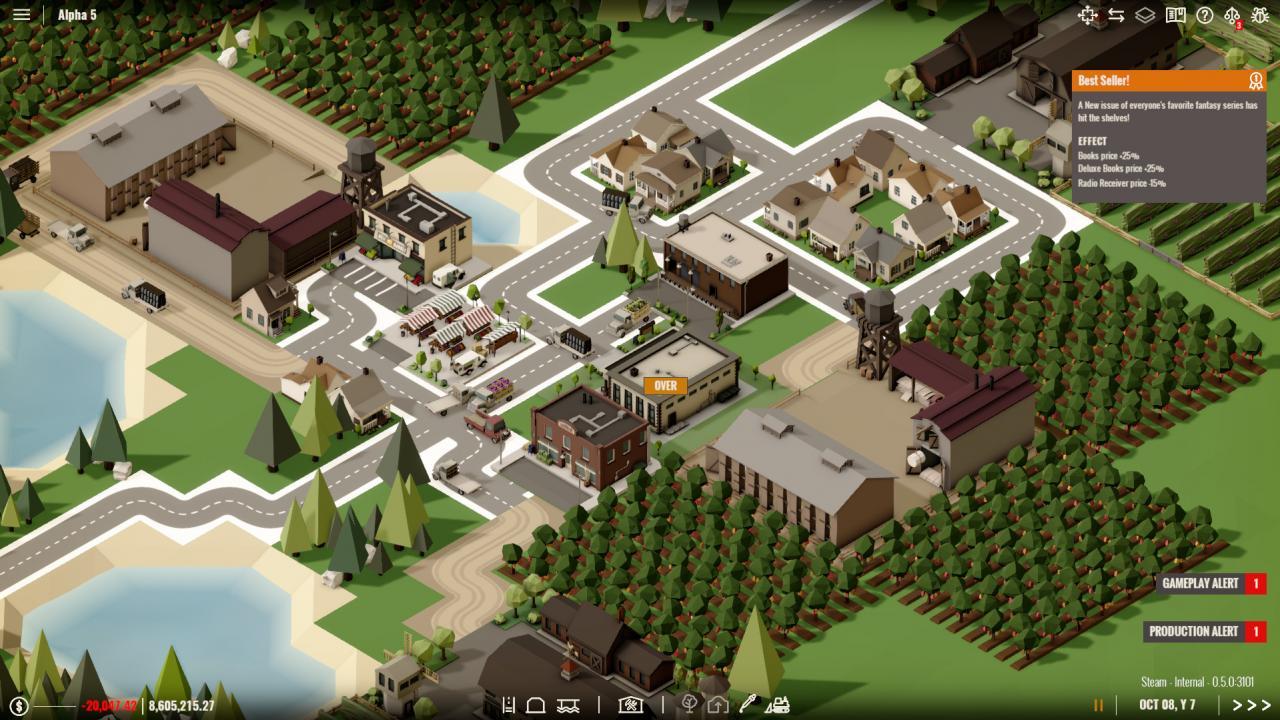The width and height of the screenshot is (1280, 720).
Task: Report a bug via the bug icon
Action: tap(1258, 15)
